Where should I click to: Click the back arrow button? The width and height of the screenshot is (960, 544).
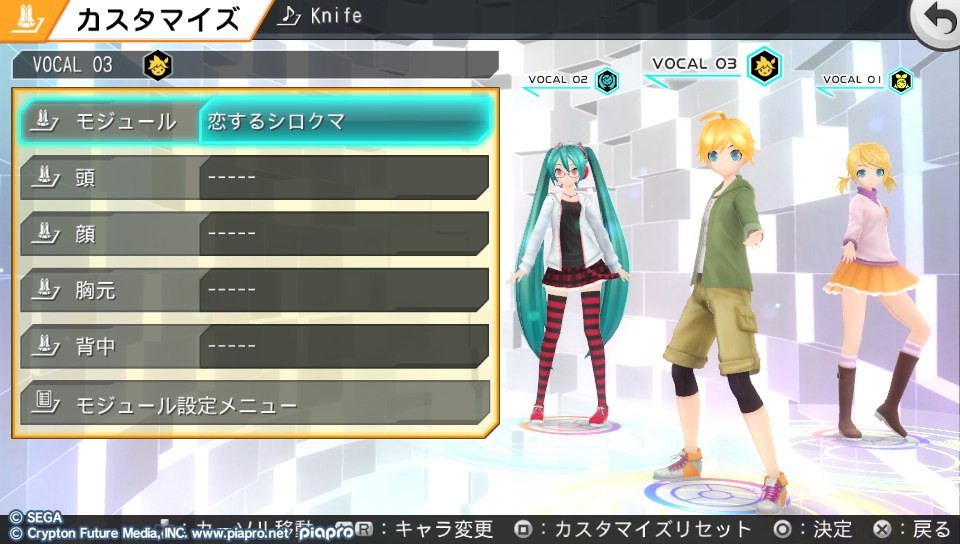936,20
